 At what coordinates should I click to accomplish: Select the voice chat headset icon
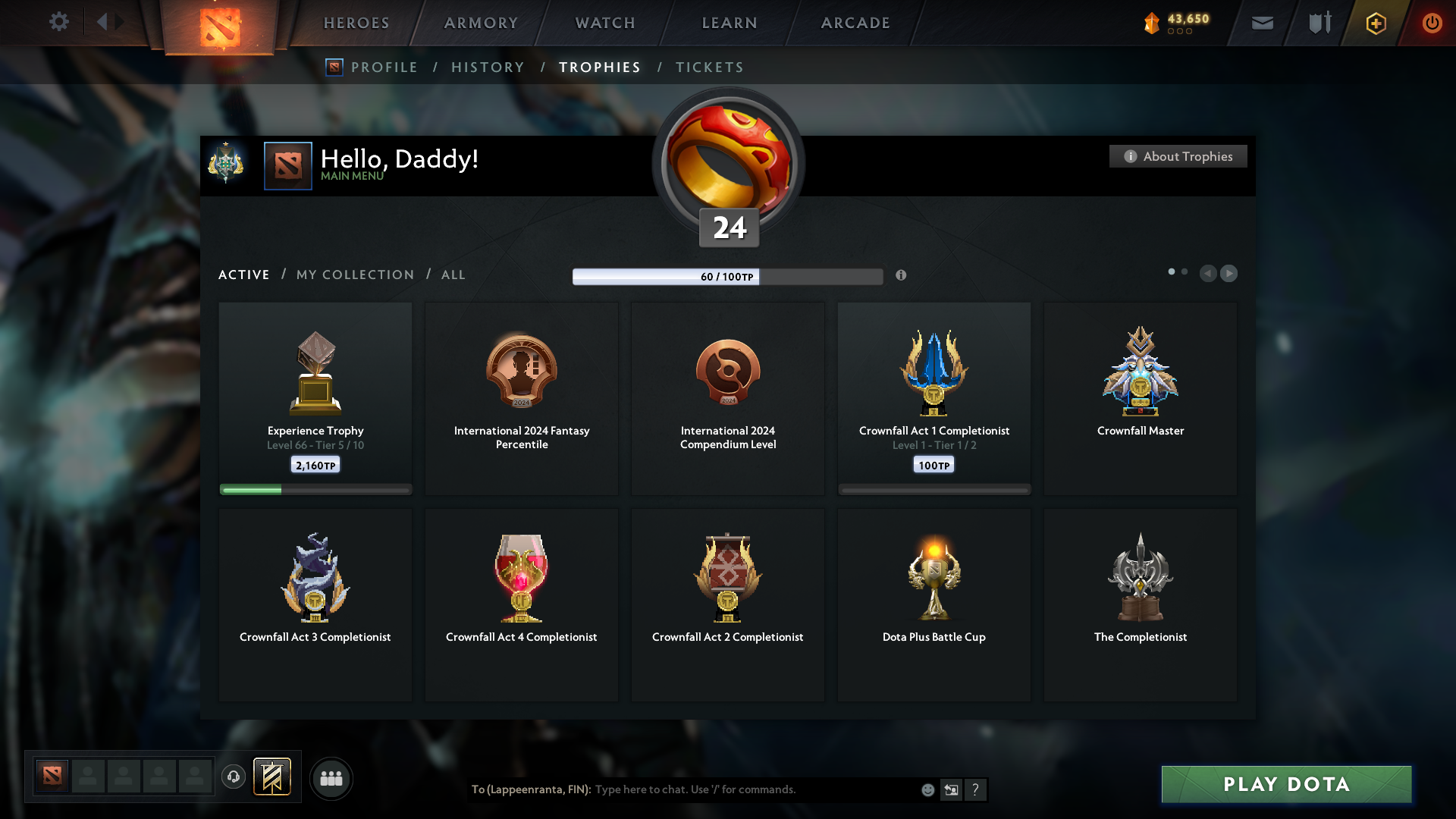234,777
